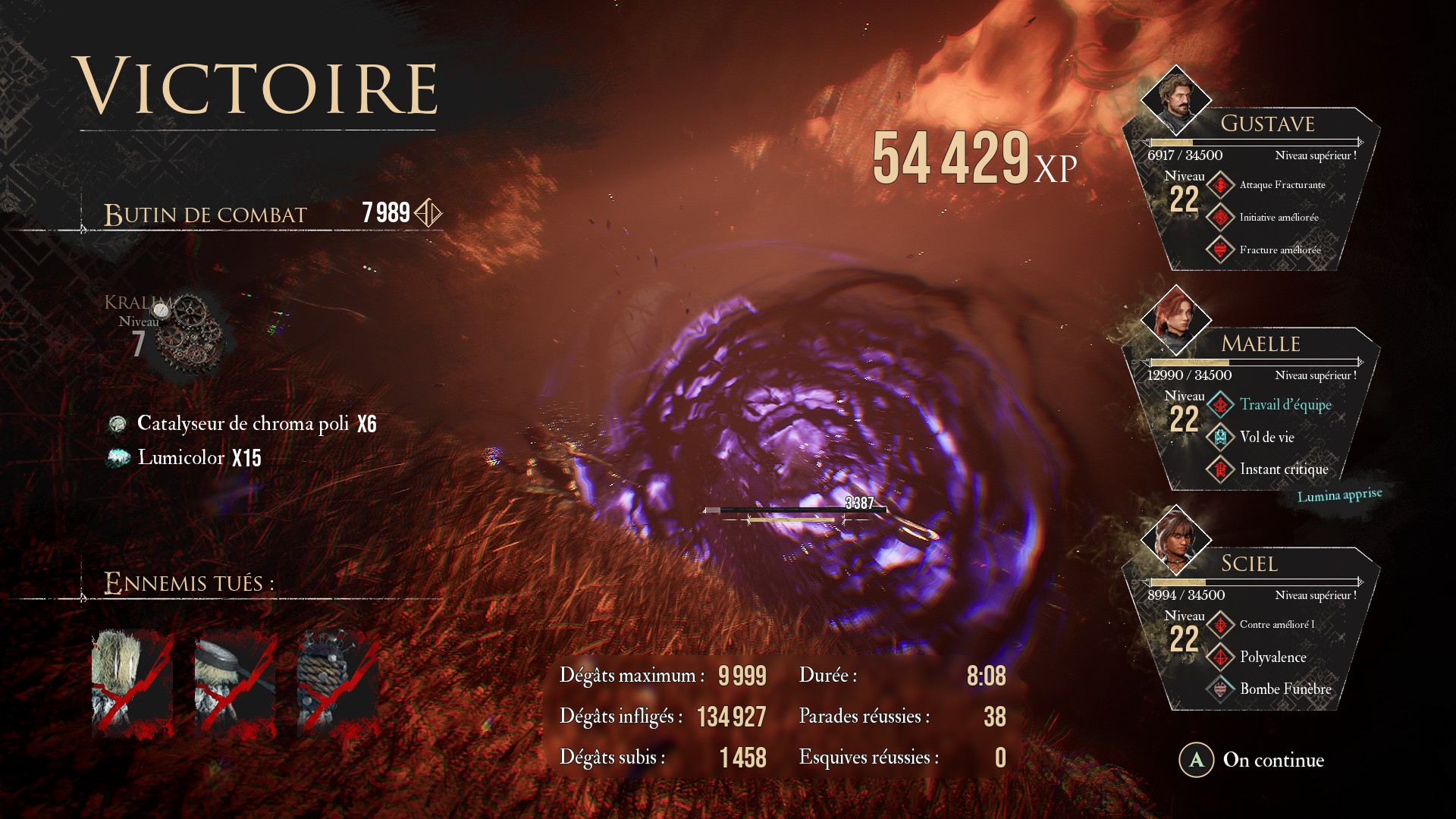Inspect the Kralim gear weapon reward
Image resolution: width=1456 pixels, height=819 pixels.
(190, 334)
